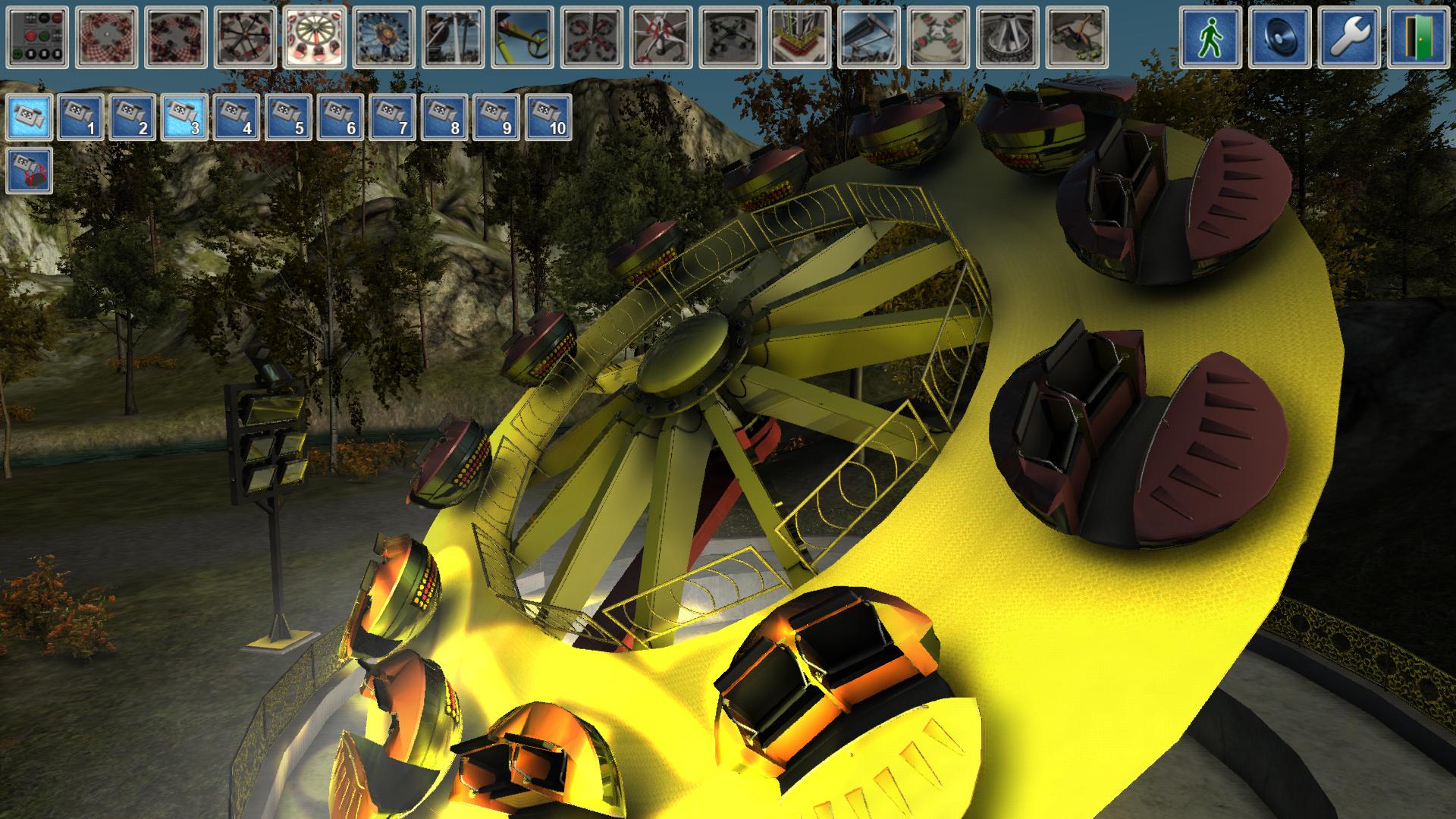Select the Ferris wheel ride thumbnail

(x=384, y=37)
